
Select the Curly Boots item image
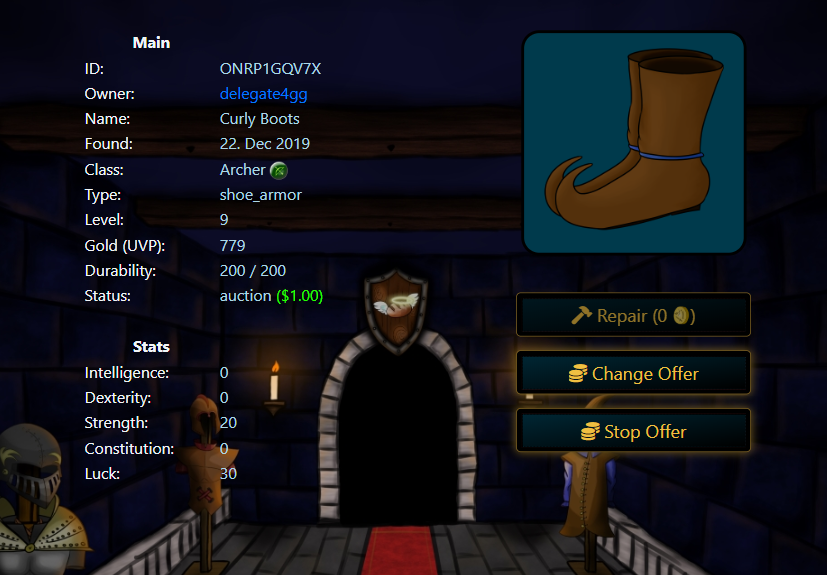[x=634, y=143]
